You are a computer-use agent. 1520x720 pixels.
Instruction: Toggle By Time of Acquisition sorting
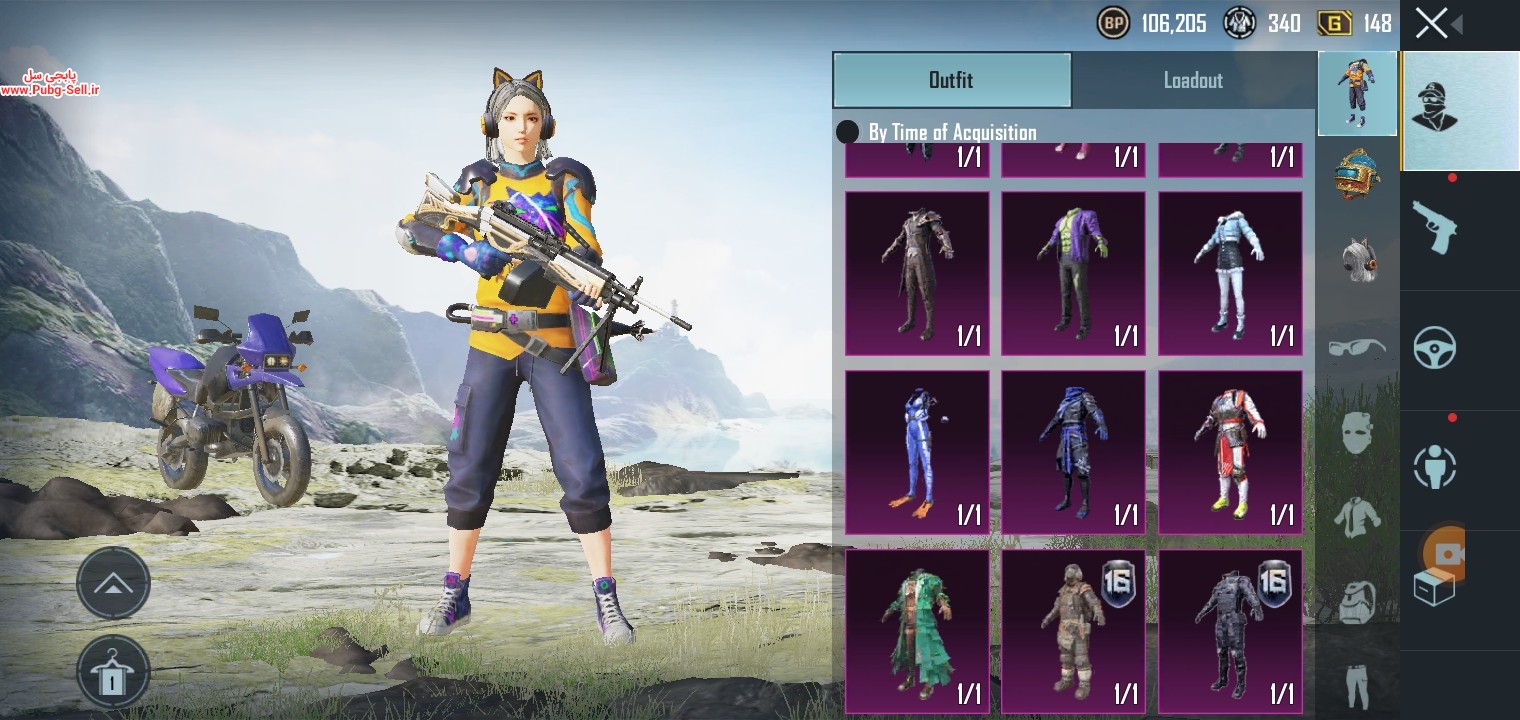848,132
